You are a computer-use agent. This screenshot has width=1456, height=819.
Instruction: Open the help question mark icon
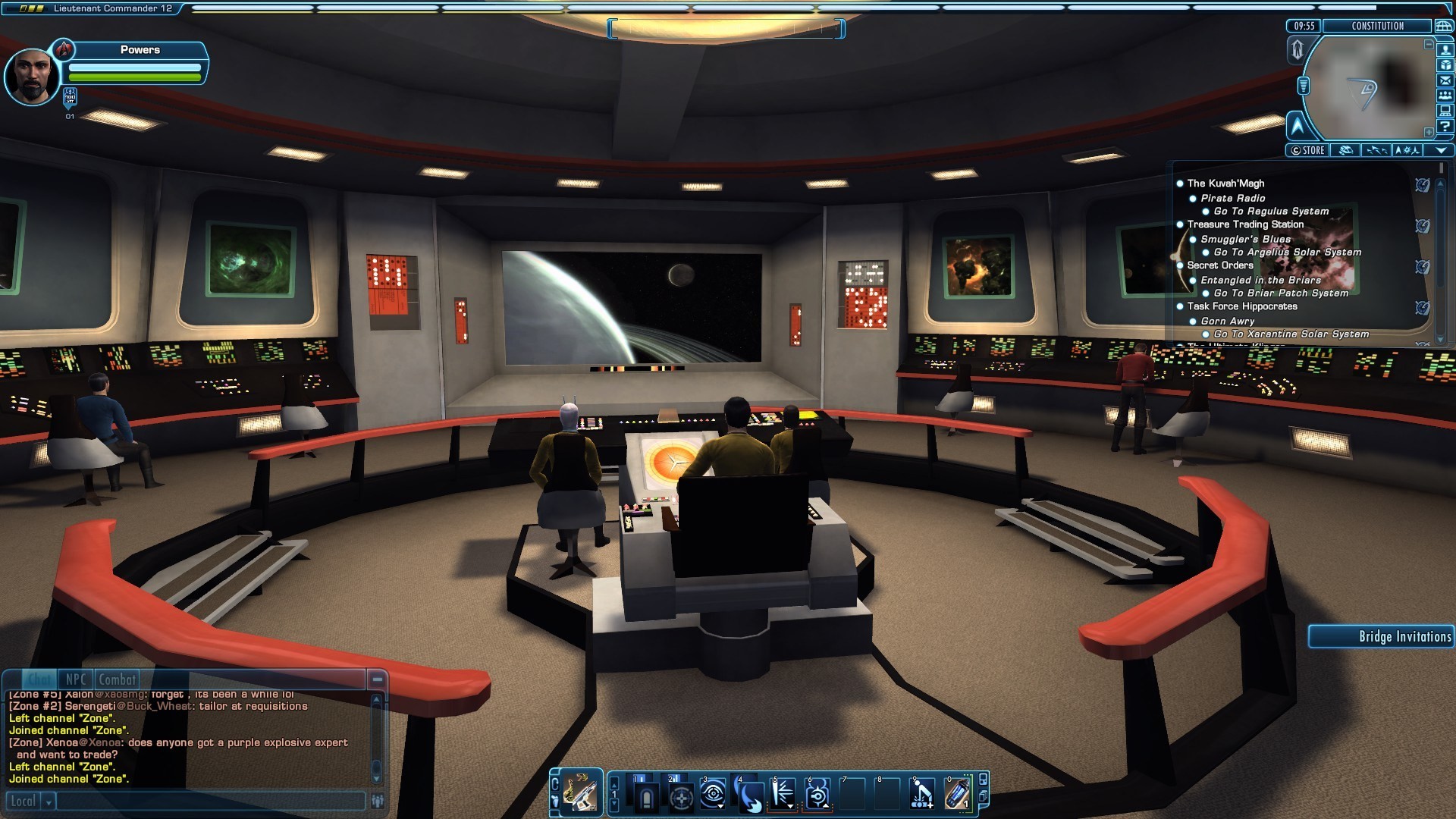click(1445, 127)
